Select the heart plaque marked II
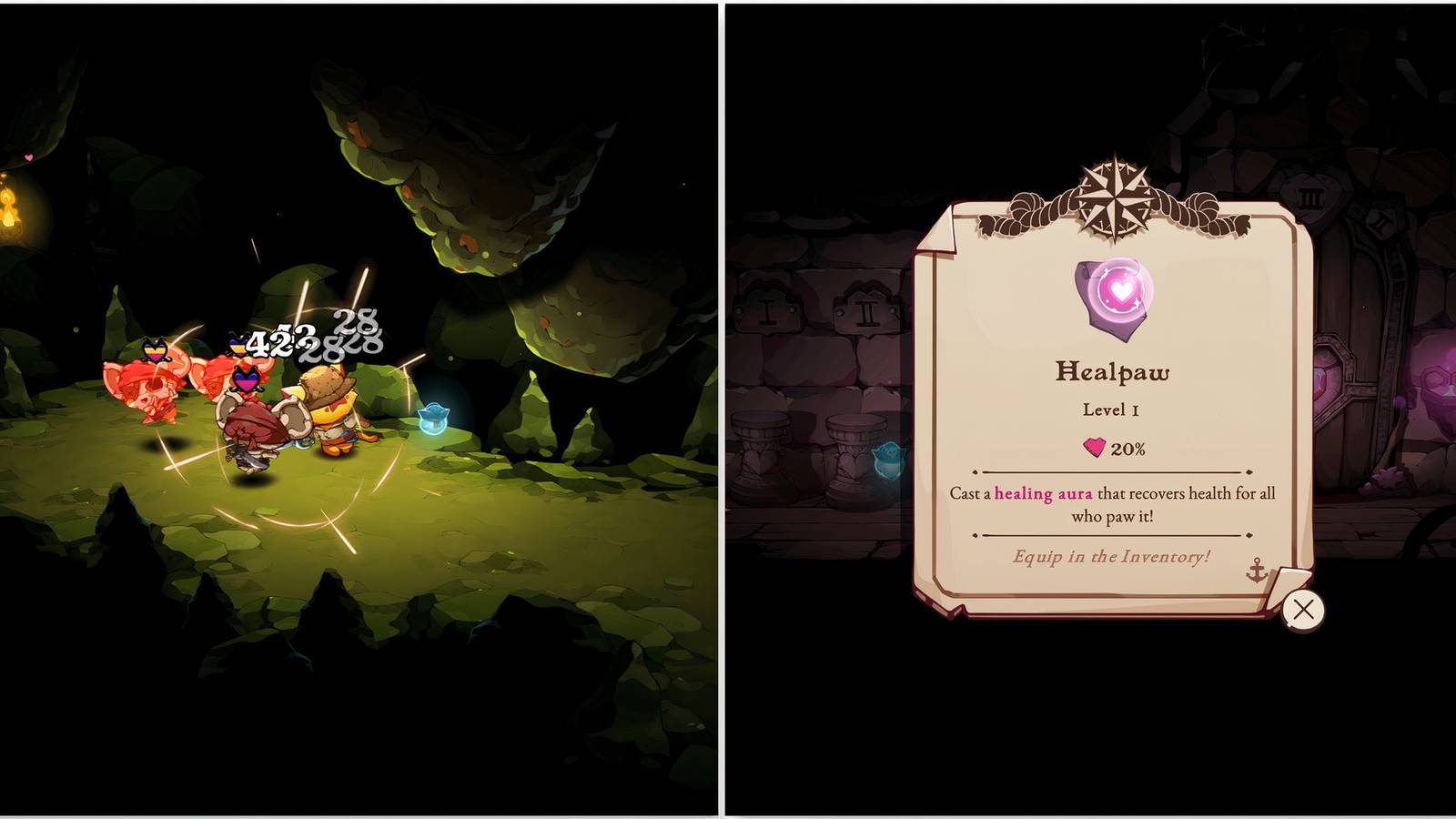Viewport: 1456px width, 819px height. coord(867,314)
